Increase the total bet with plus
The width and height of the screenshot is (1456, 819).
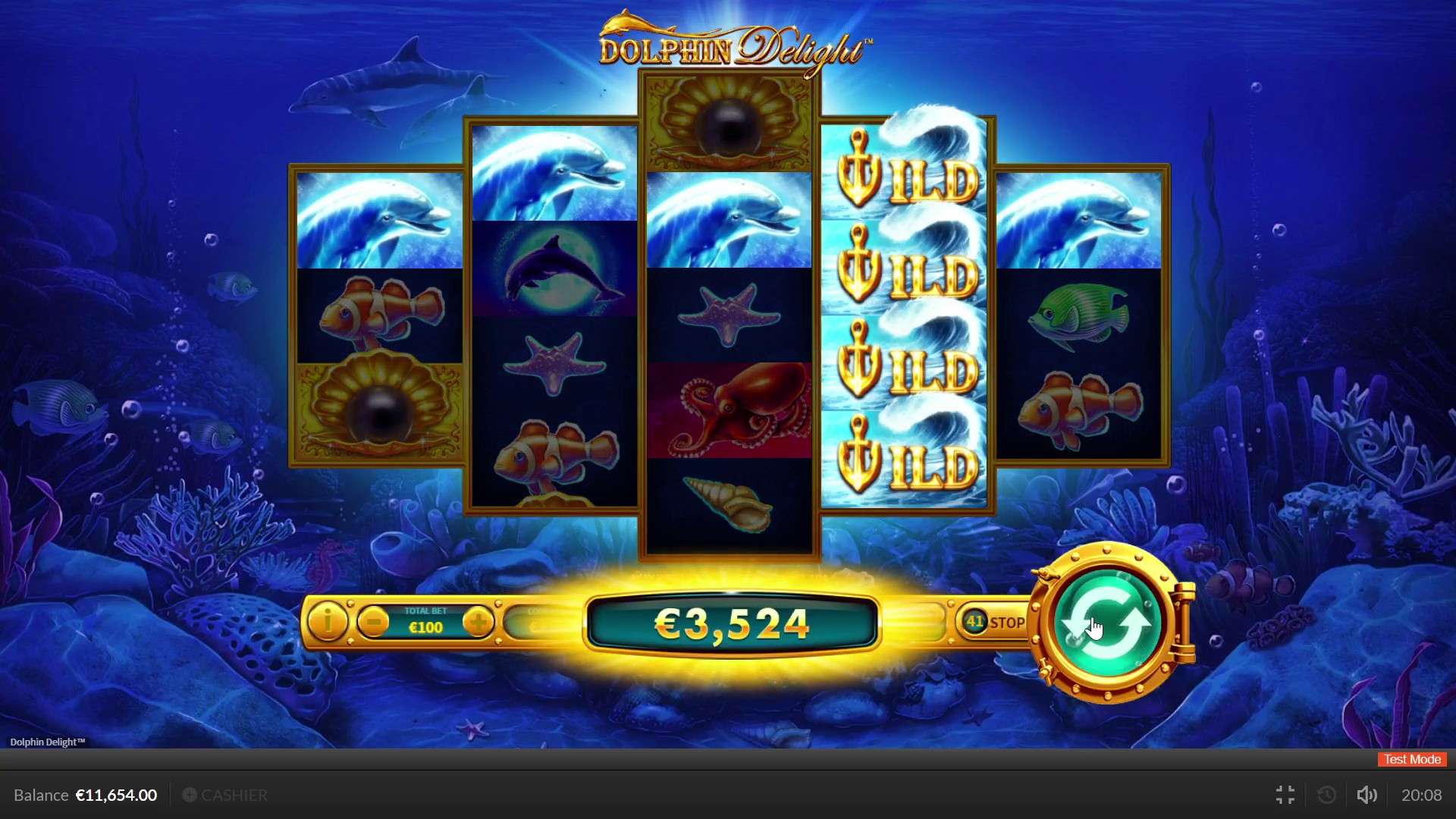[479, 623]
